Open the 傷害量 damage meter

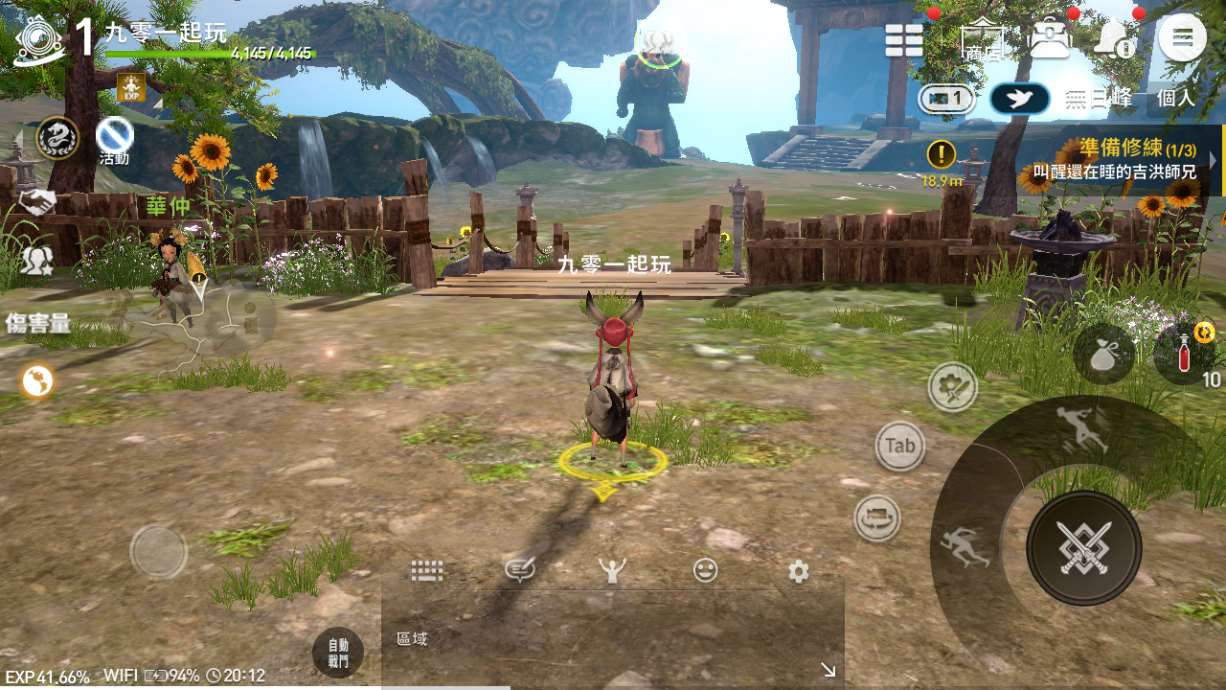(x=37, y=323)
